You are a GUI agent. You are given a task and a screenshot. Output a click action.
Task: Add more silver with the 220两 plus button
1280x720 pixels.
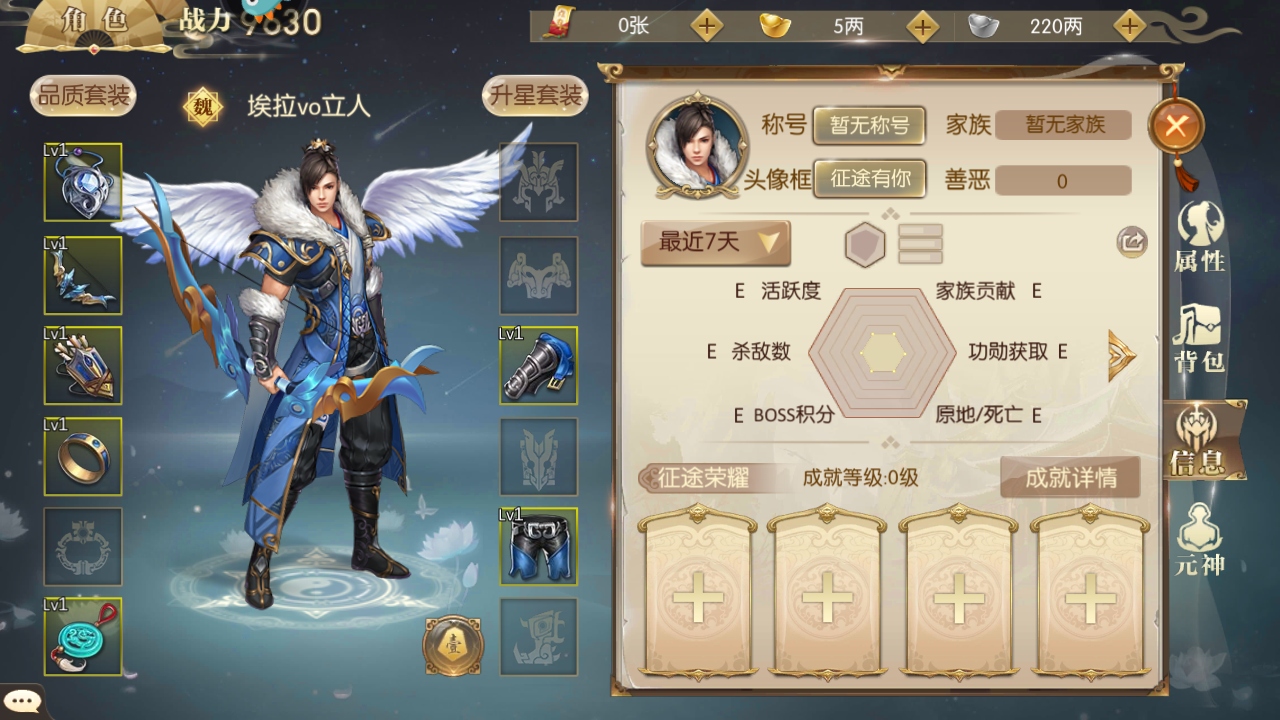[x=1129, y=26]
